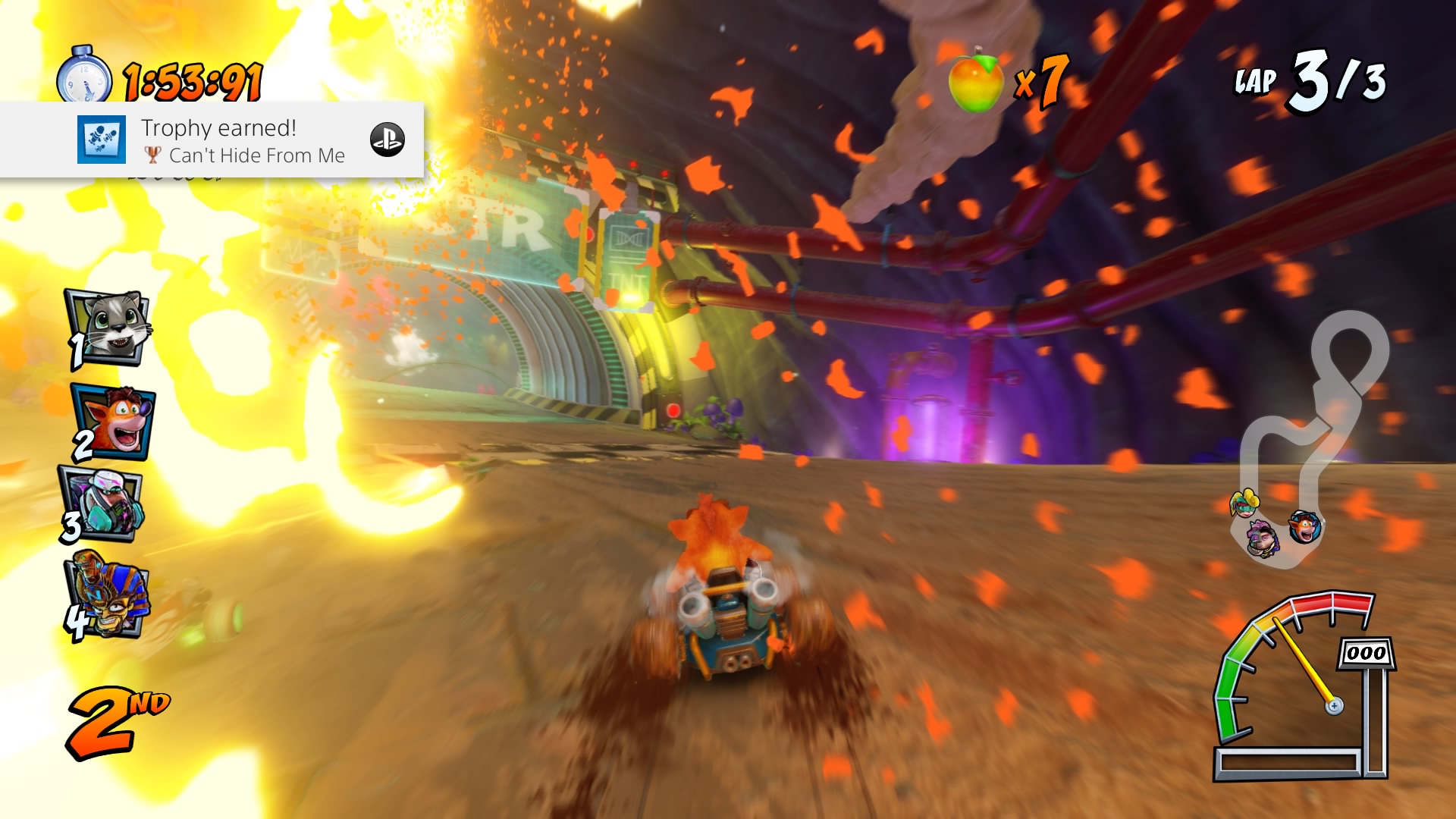Click the trophy image thumbnail in notification

point(102,140)
